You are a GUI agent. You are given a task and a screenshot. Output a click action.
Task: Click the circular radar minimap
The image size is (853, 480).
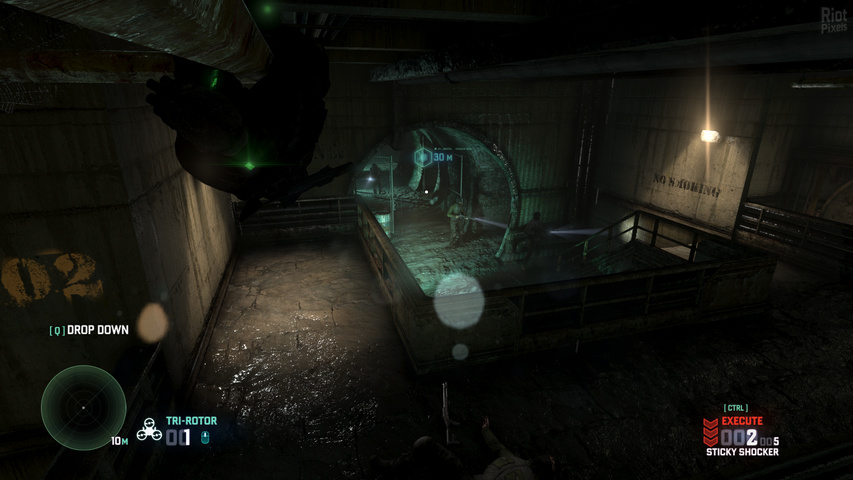tap(83, 407)
